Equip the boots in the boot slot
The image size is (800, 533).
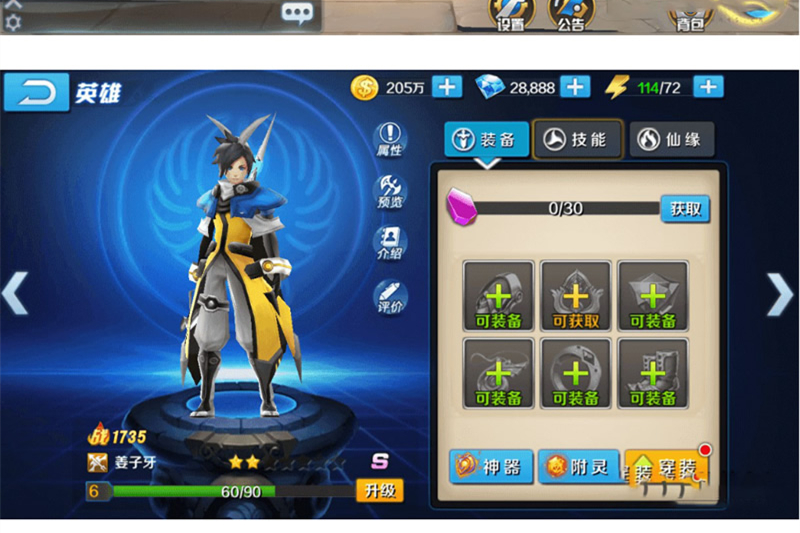pyautogui.click(x=653, y=373)
